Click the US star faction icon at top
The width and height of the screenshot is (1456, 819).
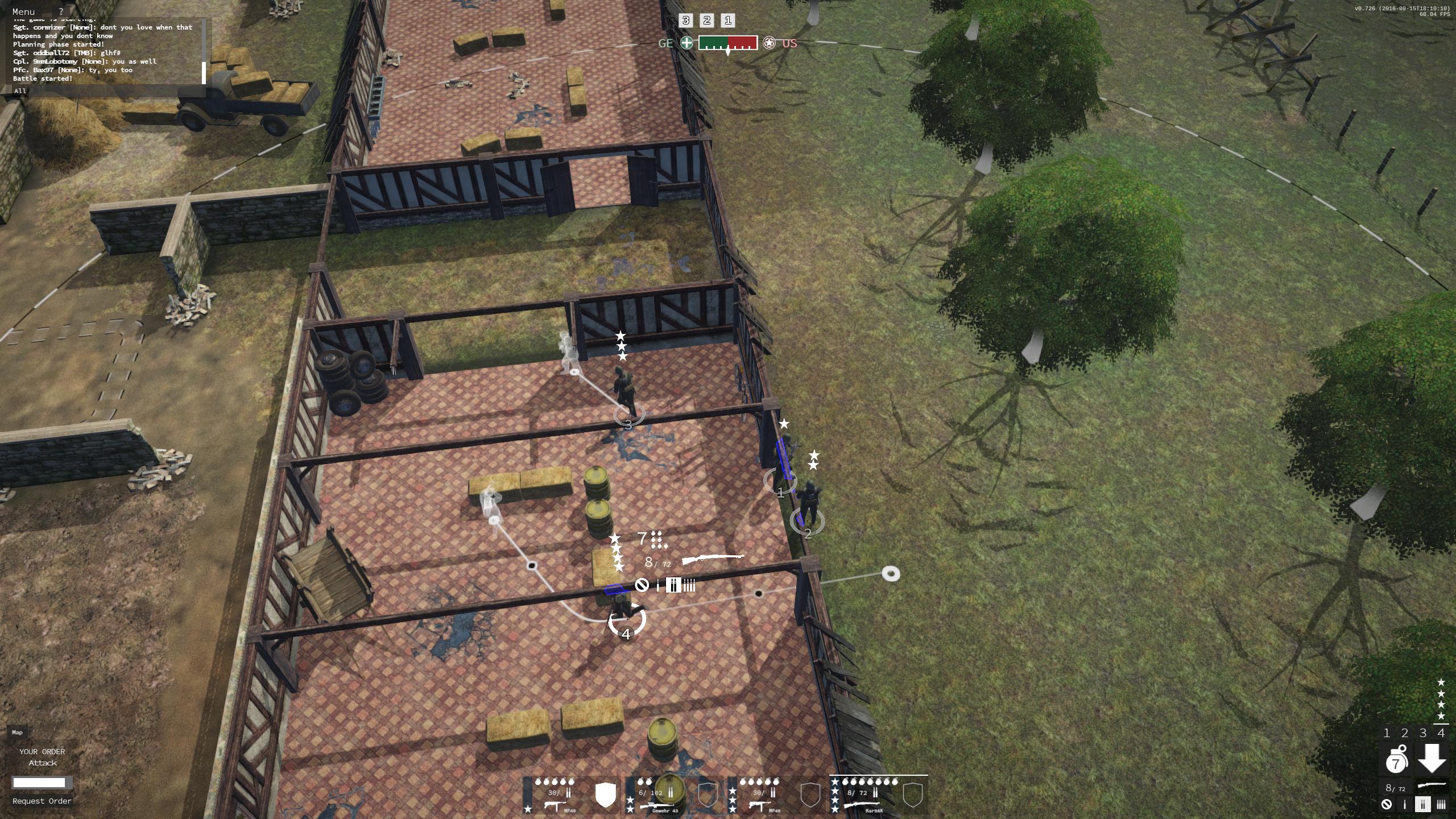pos(770,44)
